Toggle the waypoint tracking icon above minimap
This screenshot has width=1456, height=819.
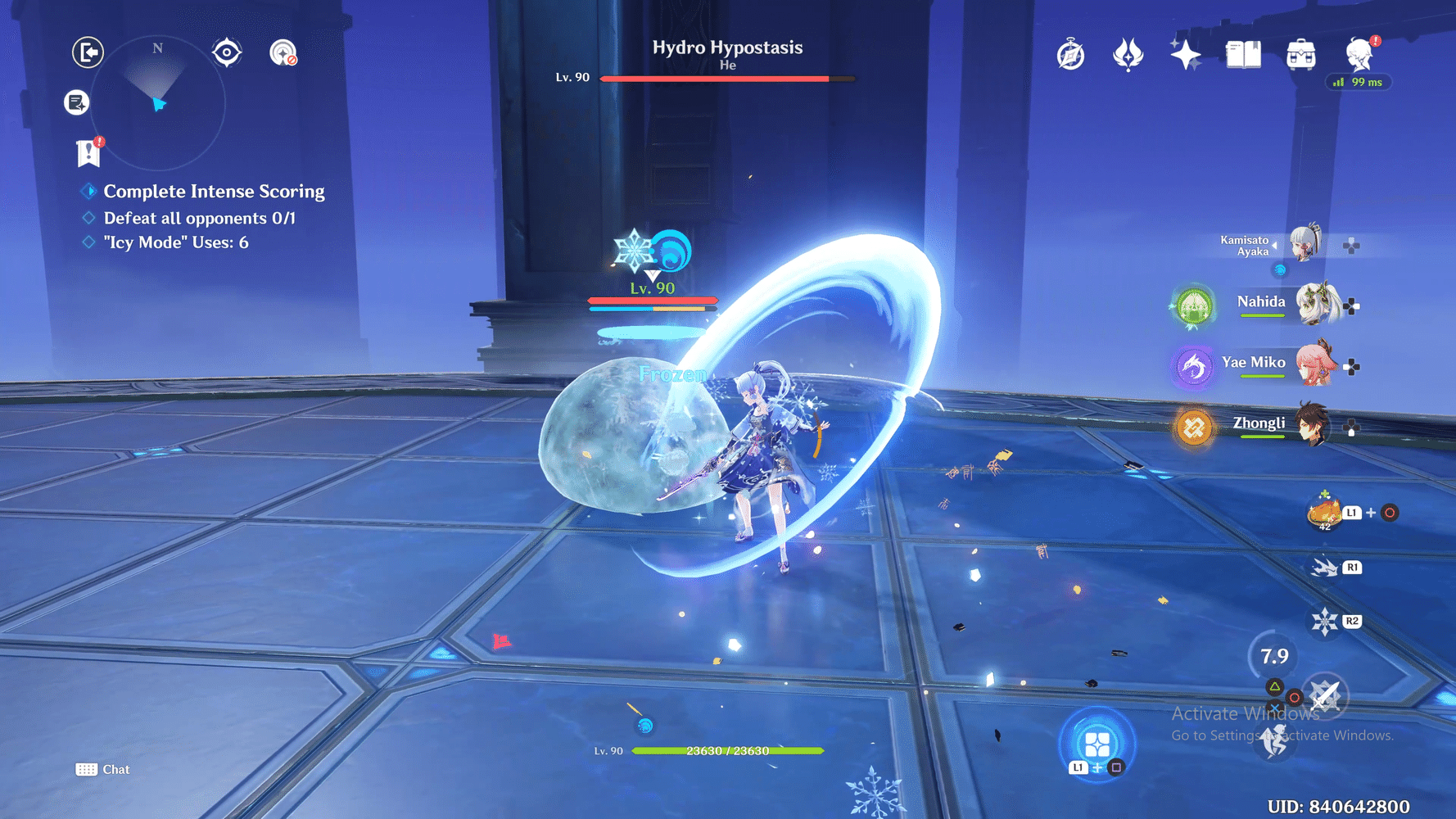(x=227, y=51)
